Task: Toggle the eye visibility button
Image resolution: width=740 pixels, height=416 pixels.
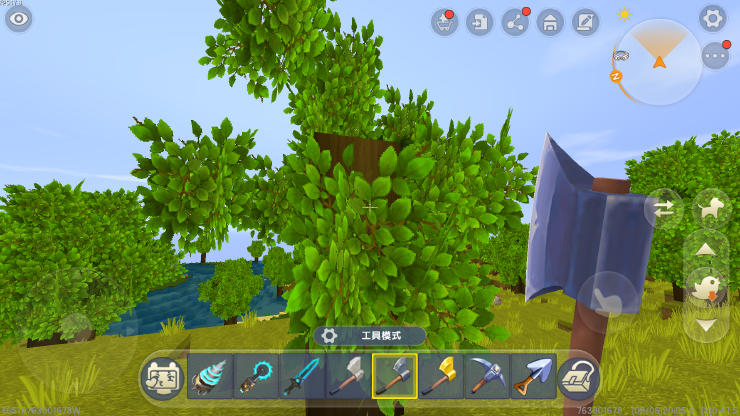Action: pyautogui.click(x=19, y=18)
